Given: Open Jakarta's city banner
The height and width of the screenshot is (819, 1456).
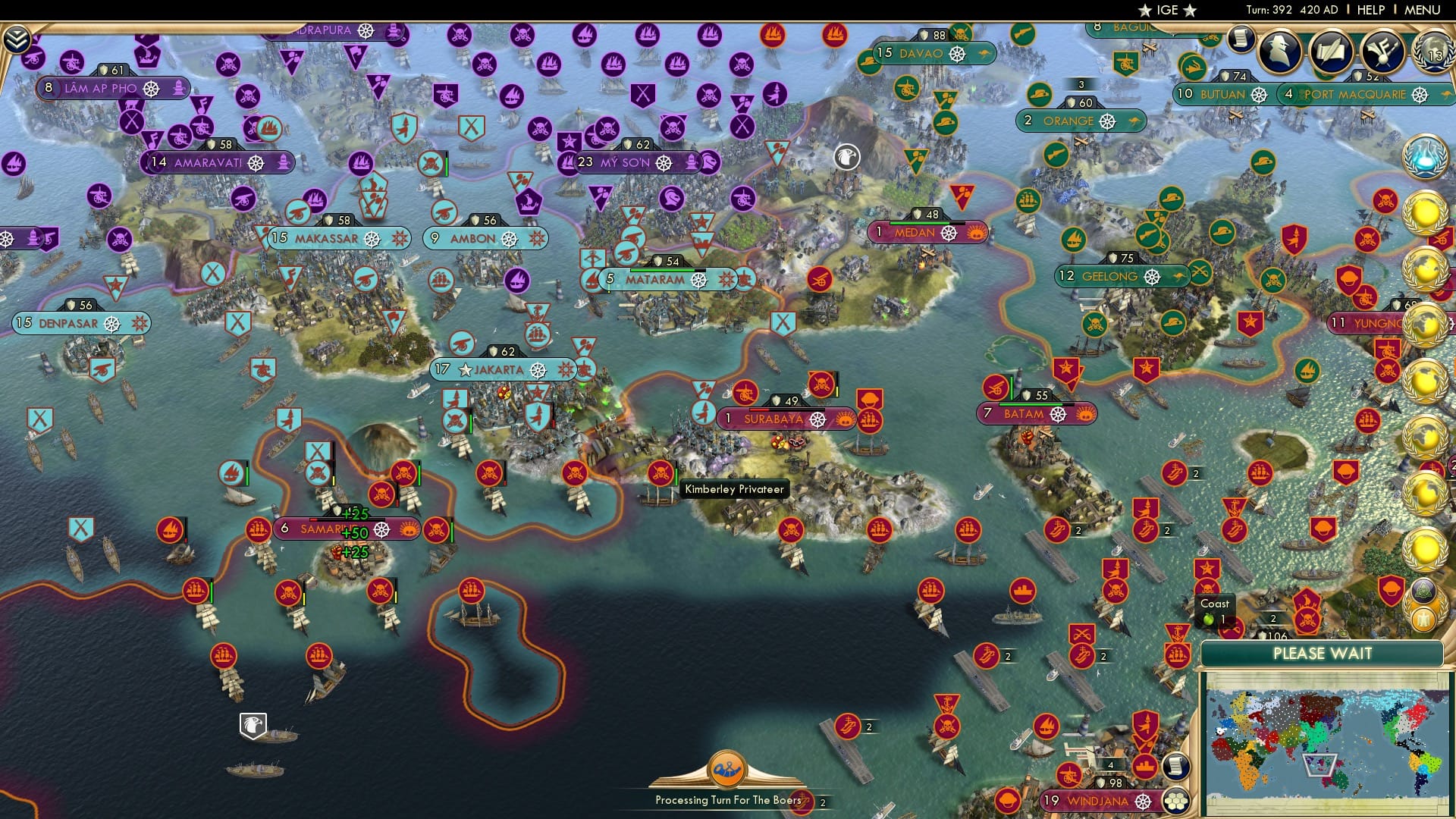Looking at the screenshot, I should point(497,369).
